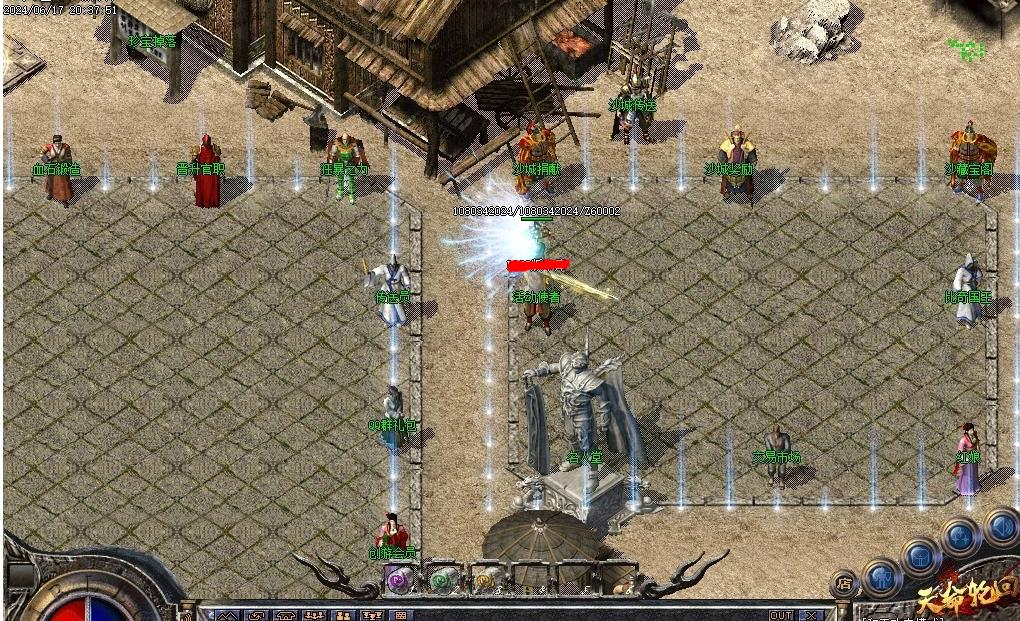The width and height of the screenshot is (1020, 621).
Task: Use the yellow scroll in the belt
Action: (x=487, y=578)
